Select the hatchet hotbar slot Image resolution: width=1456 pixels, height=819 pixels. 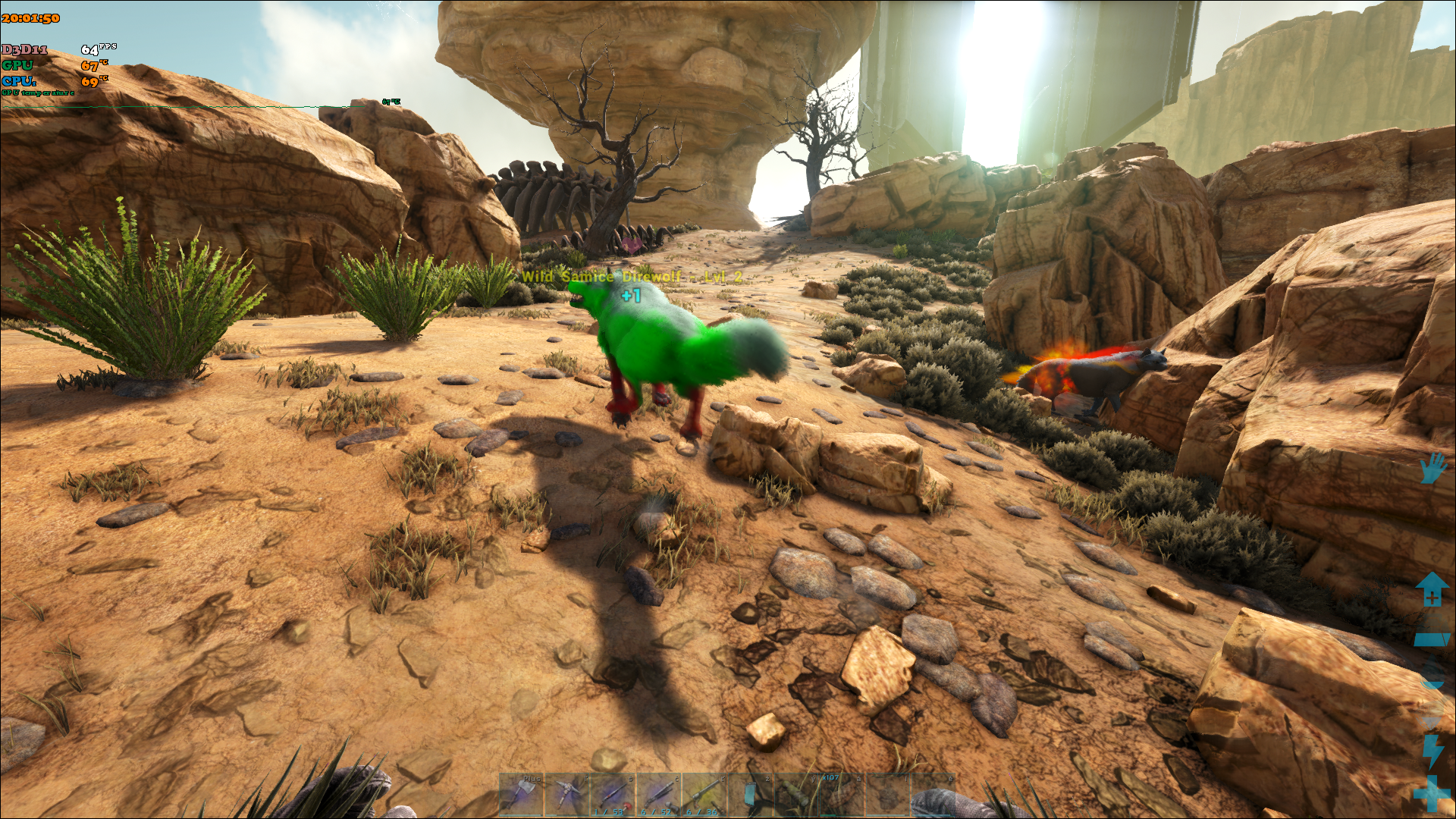[x=522, y=795]
